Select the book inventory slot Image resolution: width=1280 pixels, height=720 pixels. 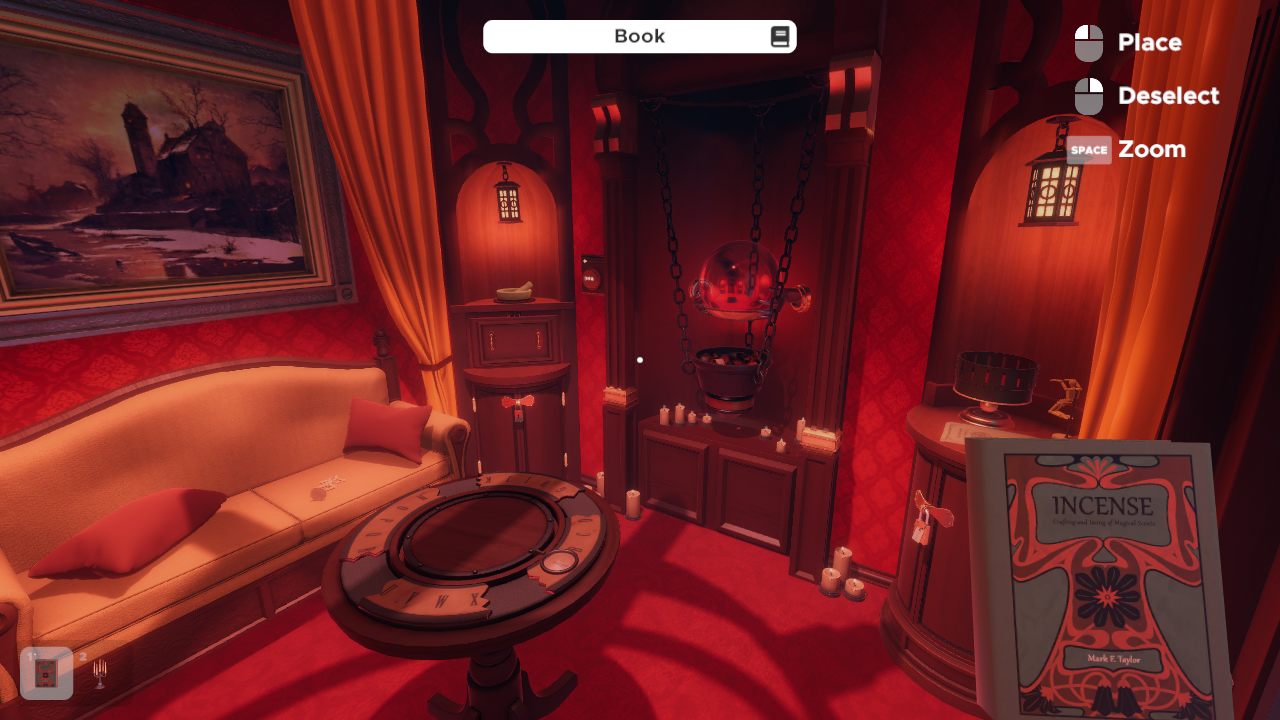46,673
